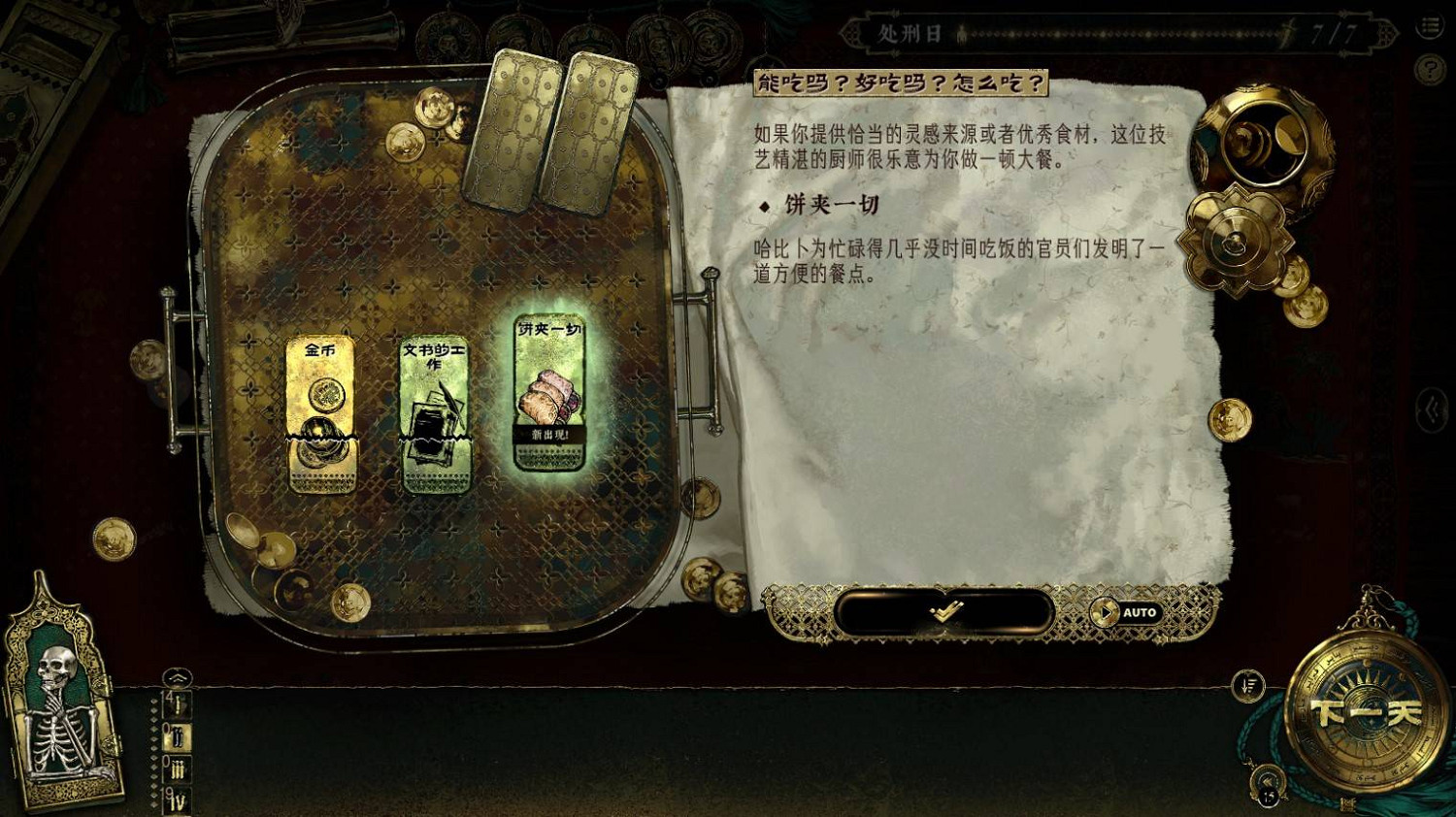Open the hamburger menu in the top right
The width and height of the screenshot is (1456, 817).
pyautogui.click(x=1430, y=25)
